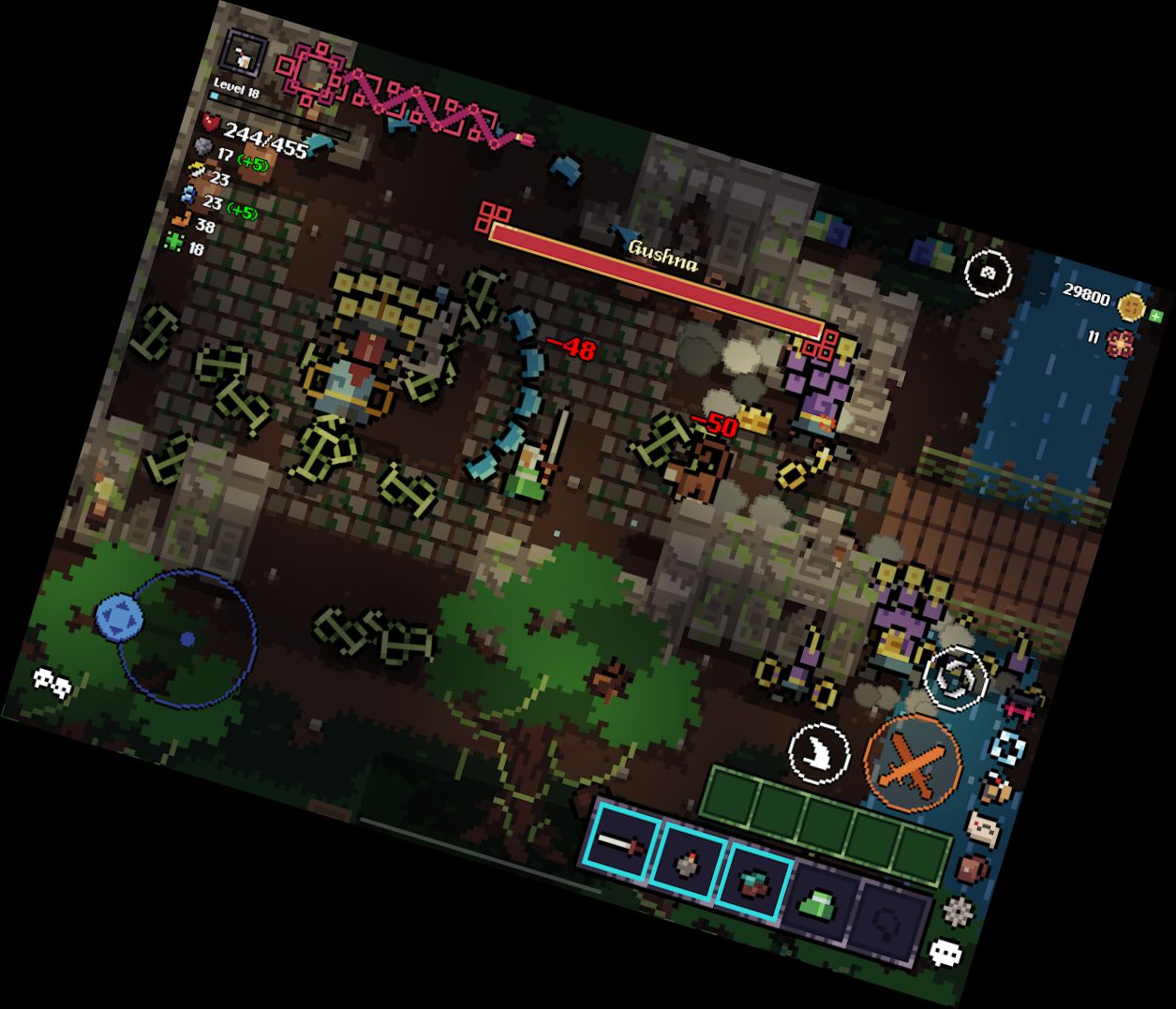1176x1009 pixels.
Task: Open the brown backpack inventory
Action: click(973, 868)
